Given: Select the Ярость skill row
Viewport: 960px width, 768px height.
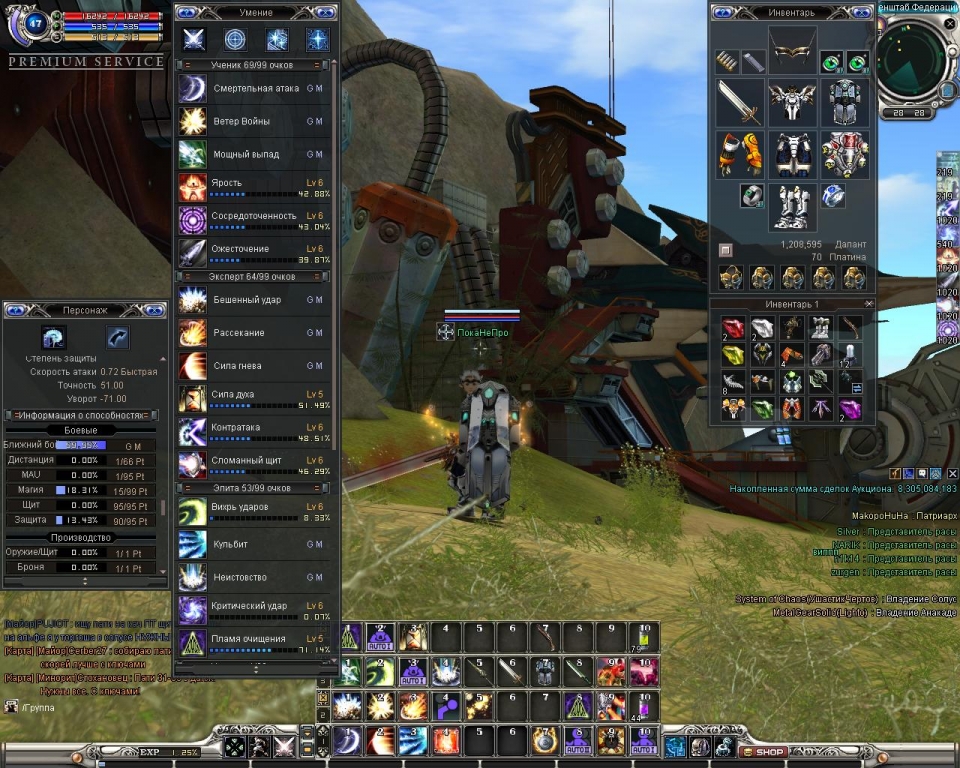Looking at the screenshot, I should pyautogui.click(x=255, y=188).
